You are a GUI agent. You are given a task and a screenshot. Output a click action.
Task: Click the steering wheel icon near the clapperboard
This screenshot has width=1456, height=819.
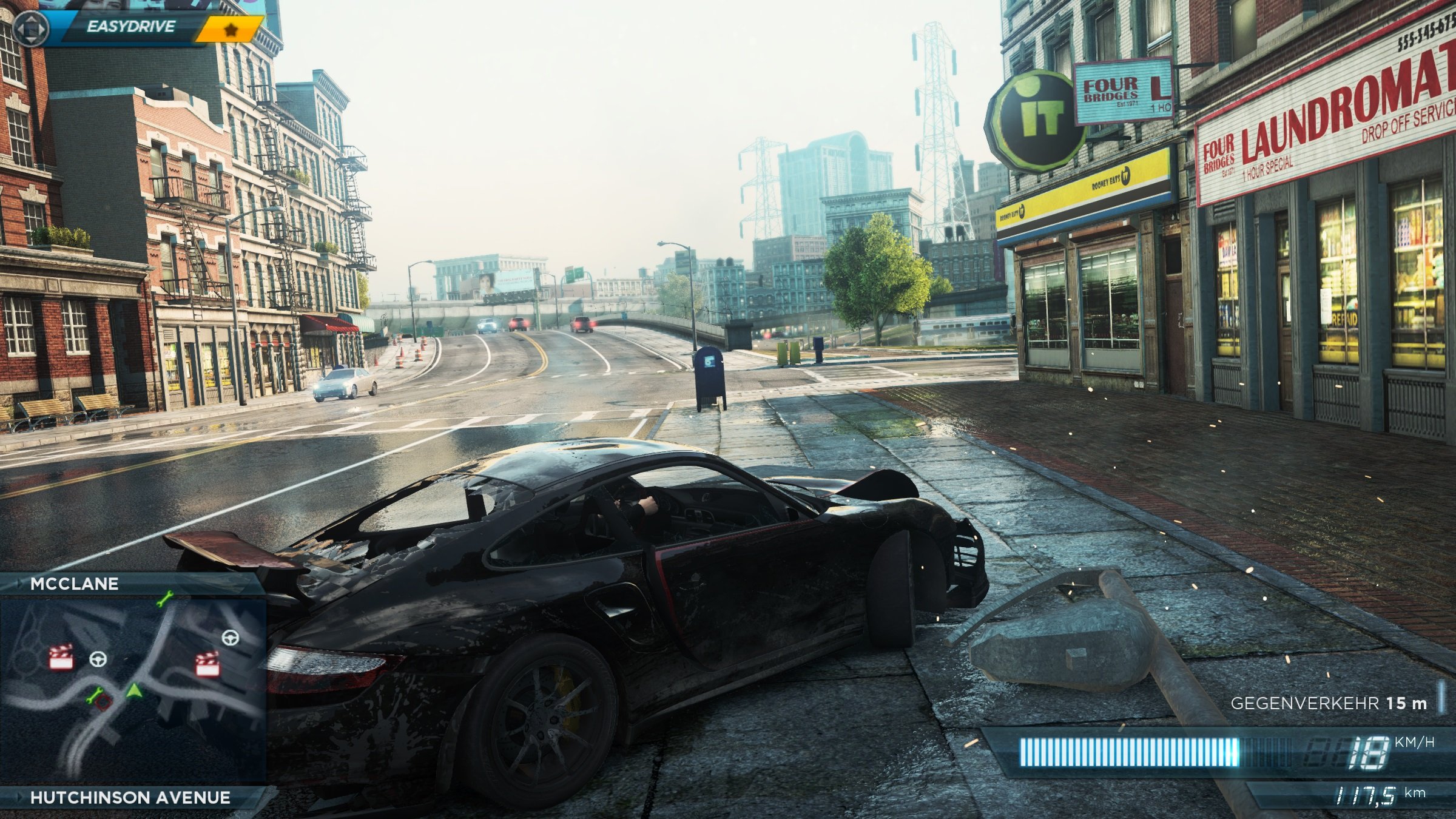(x=97, y=661)
